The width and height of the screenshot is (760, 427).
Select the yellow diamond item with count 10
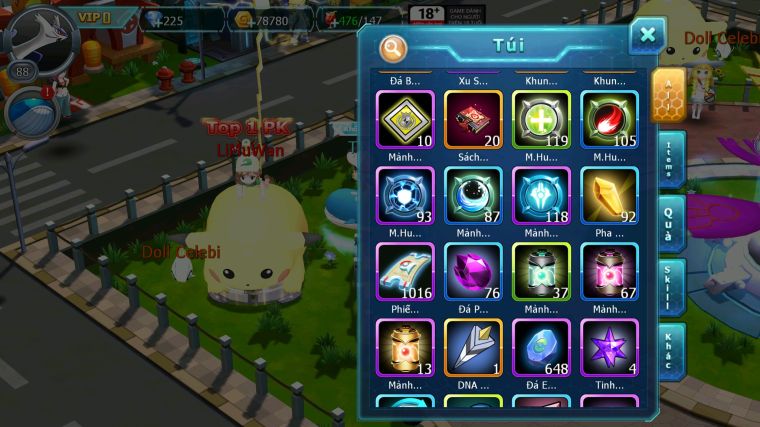click(404, 119)
